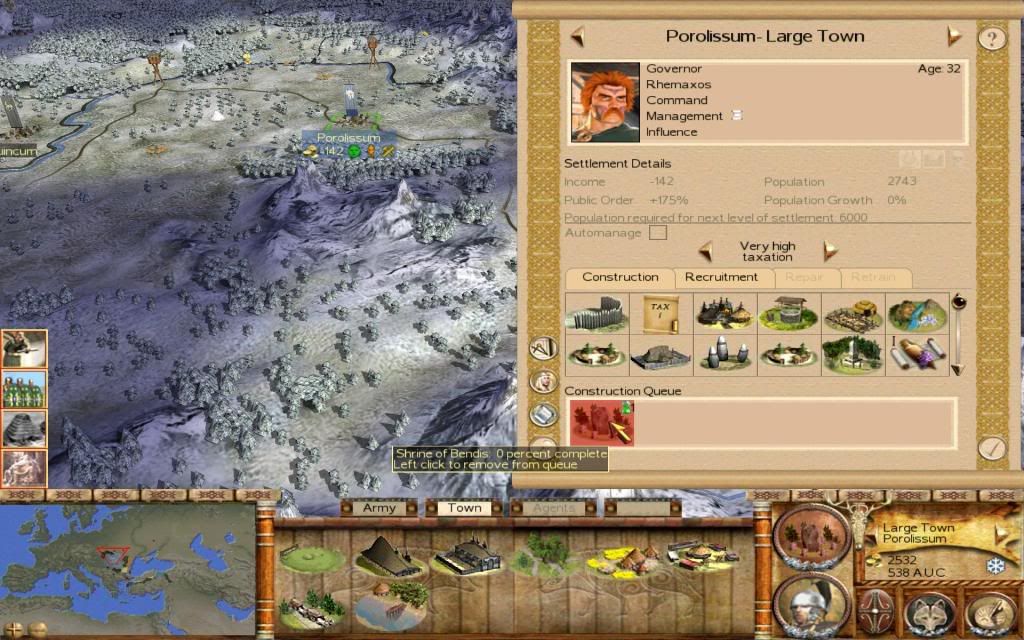Queue the stone well building
1024x640 pixels.
point(789,314)
